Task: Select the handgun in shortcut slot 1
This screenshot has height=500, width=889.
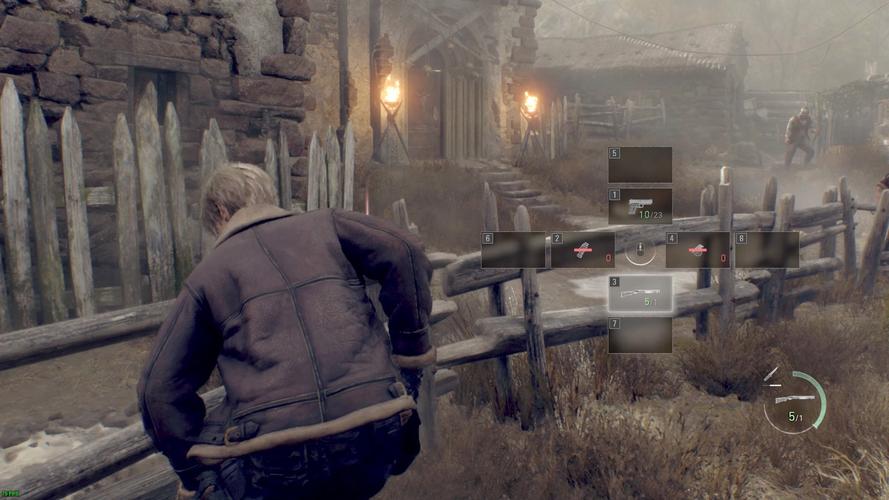Action: (640, 206)
